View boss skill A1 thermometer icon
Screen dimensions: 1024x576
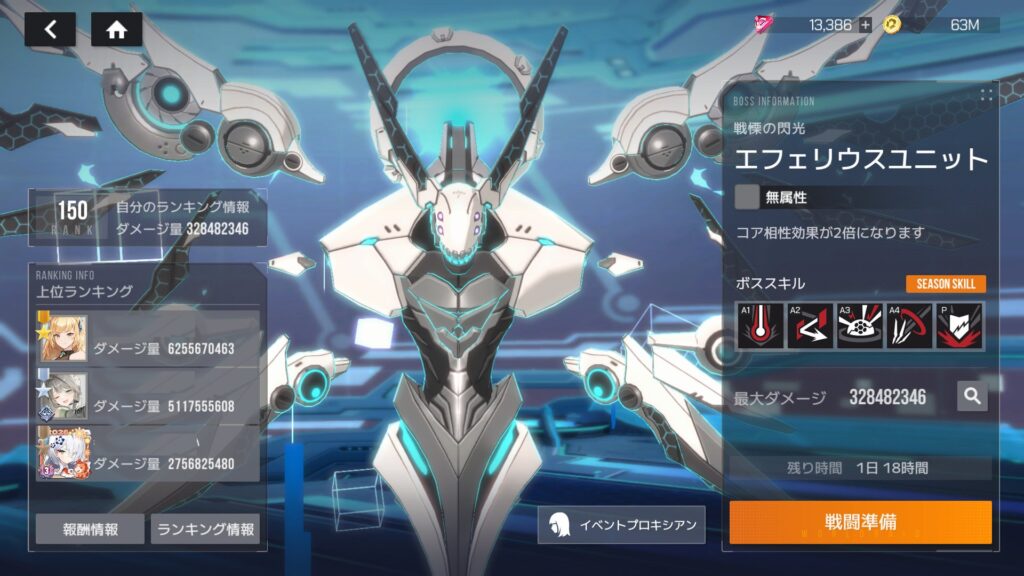click(x=761, y=326)
